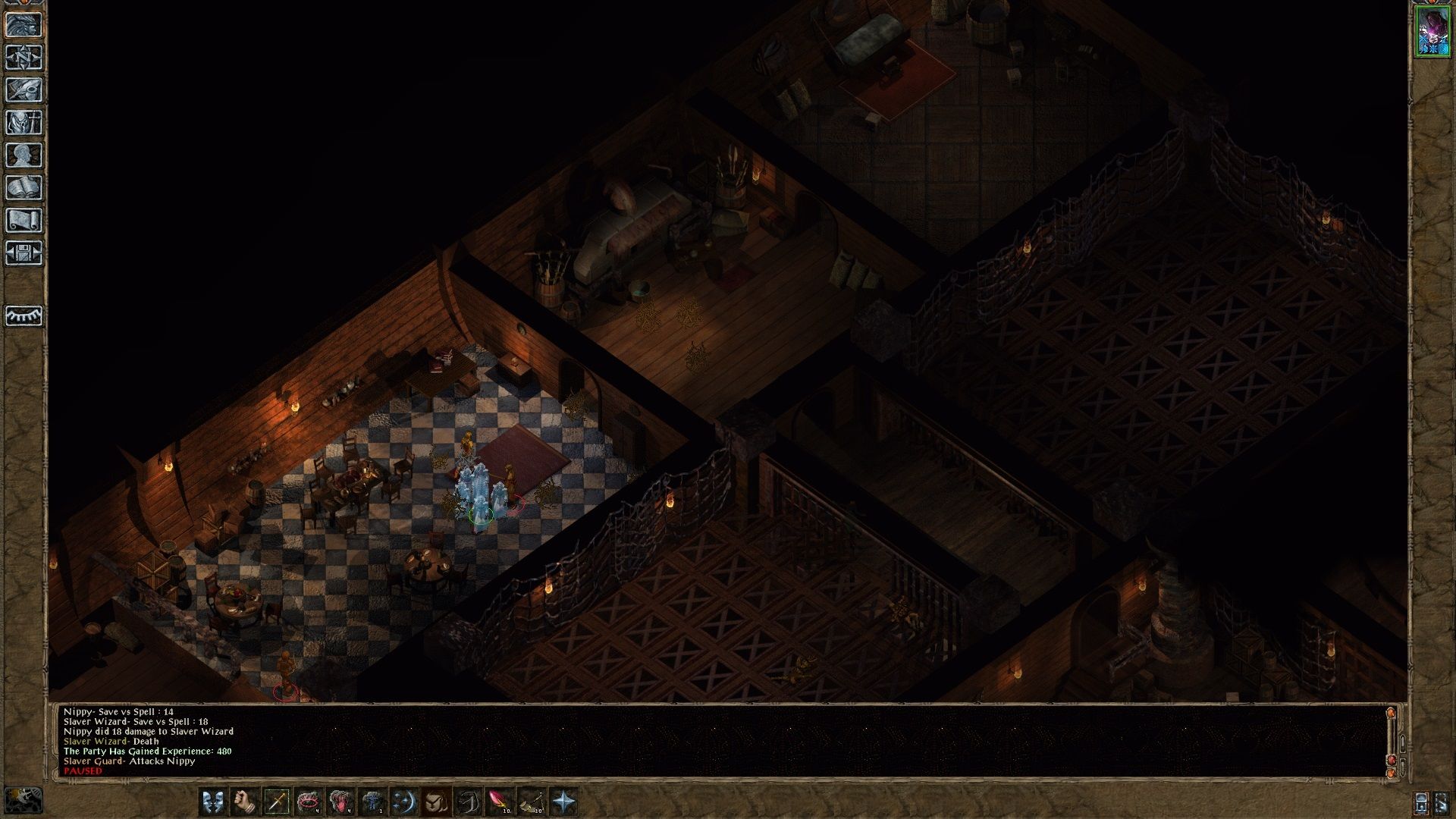This screenshot has width=1456, height=819.
Task: Open the inventory screen button
Action: [24, 122]
